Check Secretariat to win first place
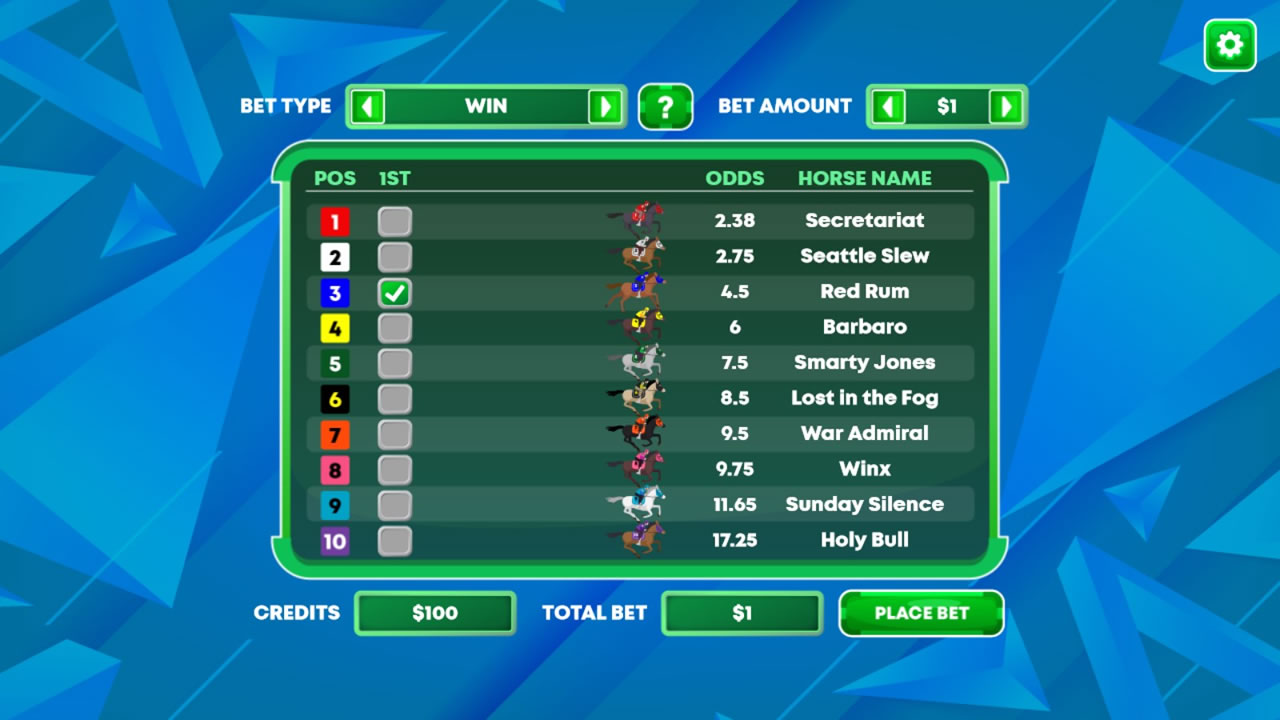Image resolution: width=1280 pixels, height=720 pixels. click(394, 220)
